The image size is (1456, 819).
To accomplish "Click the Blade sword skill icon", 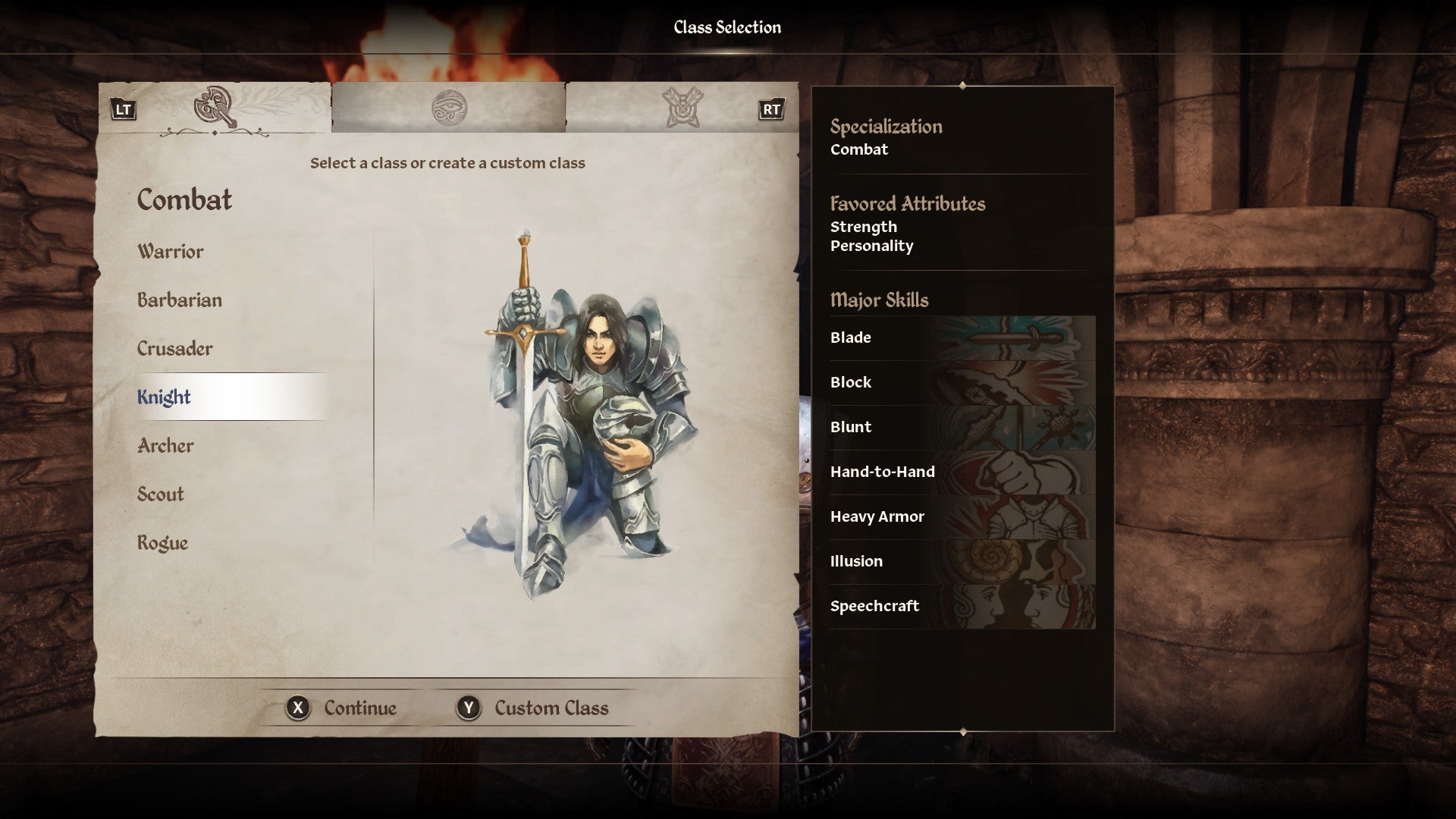I will click(1016, 337).
